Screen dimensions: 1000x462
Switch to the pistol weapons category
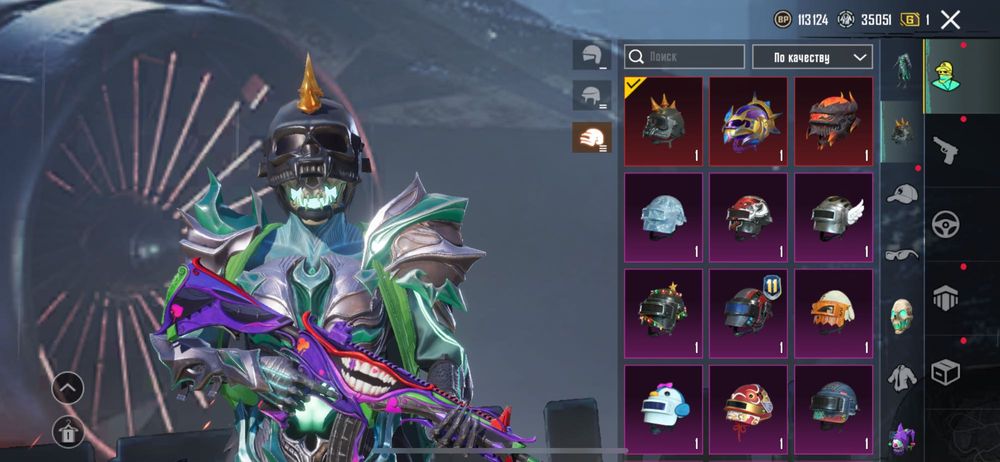pos(945,150)
